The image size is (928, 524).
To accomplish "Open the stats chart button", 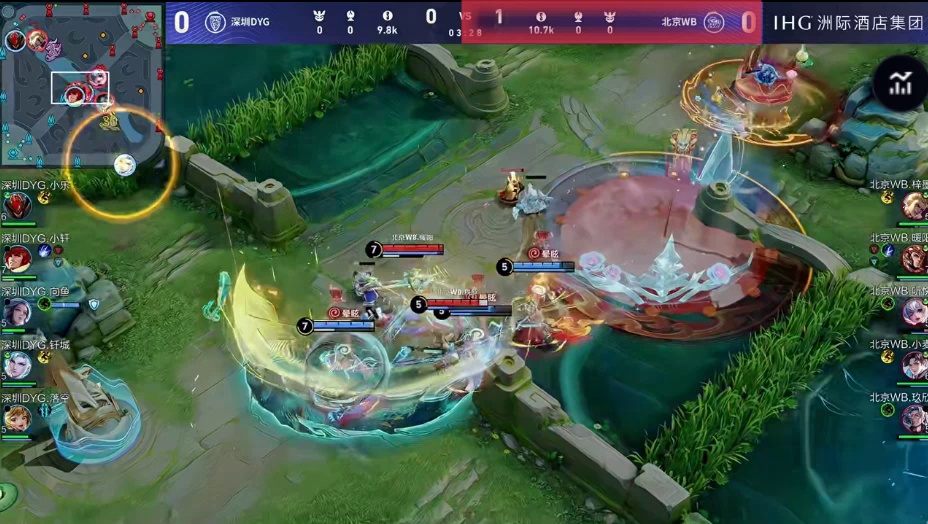I will tap(900, 85).
